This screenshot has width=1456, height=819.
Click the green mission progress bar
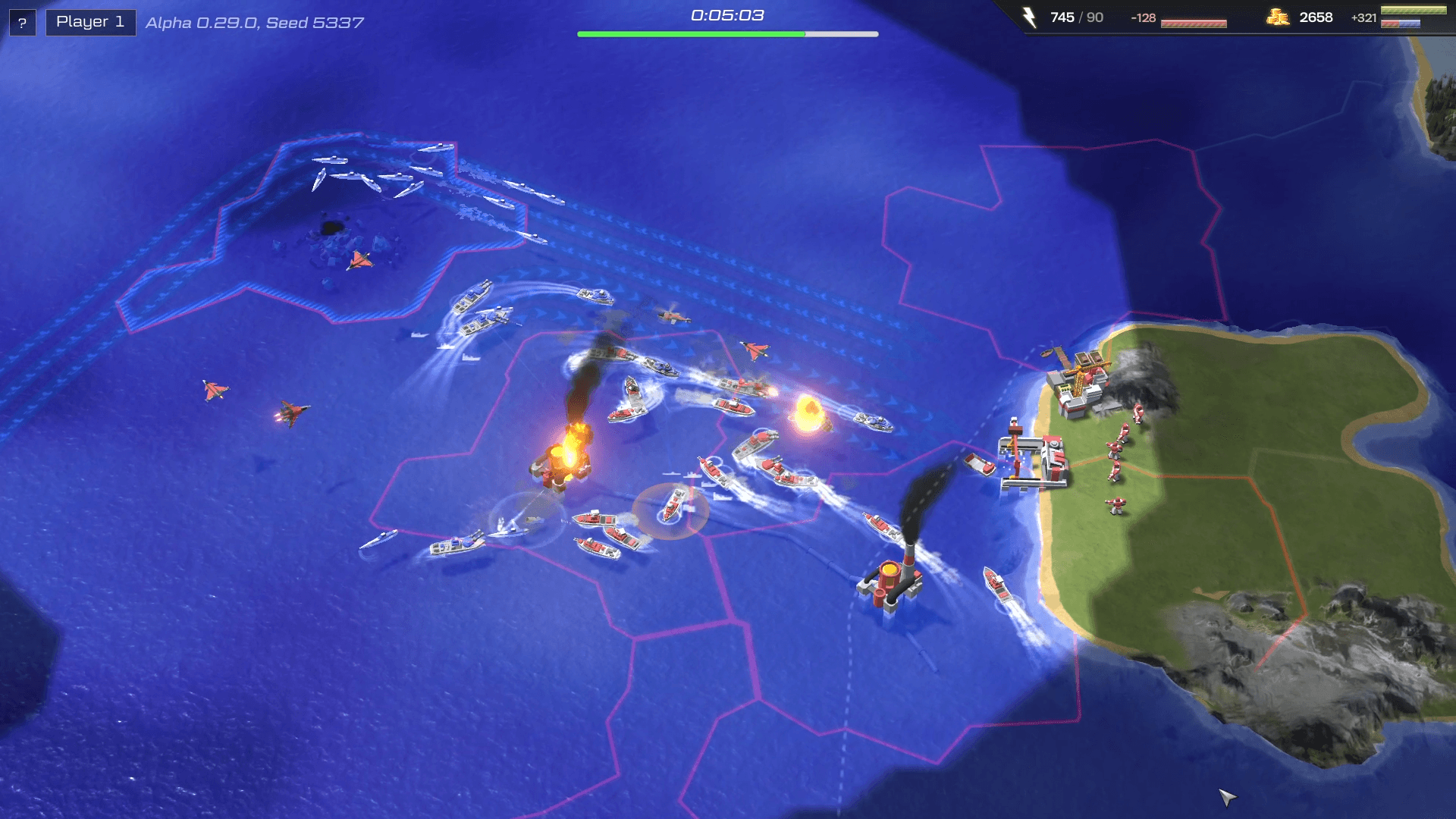[690, 33]
